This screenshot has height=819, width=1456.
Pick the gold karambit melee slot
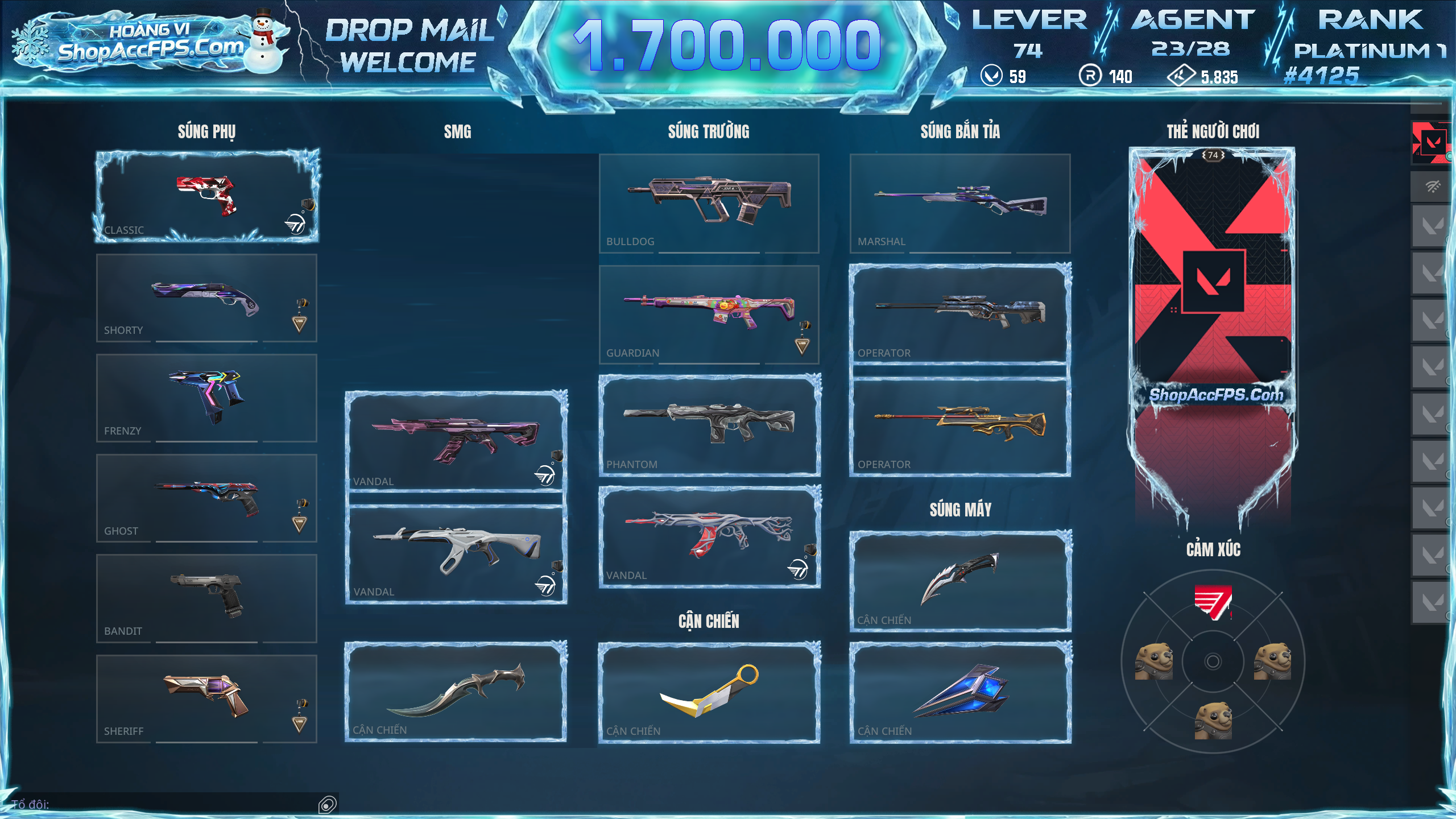coord(709,692)
